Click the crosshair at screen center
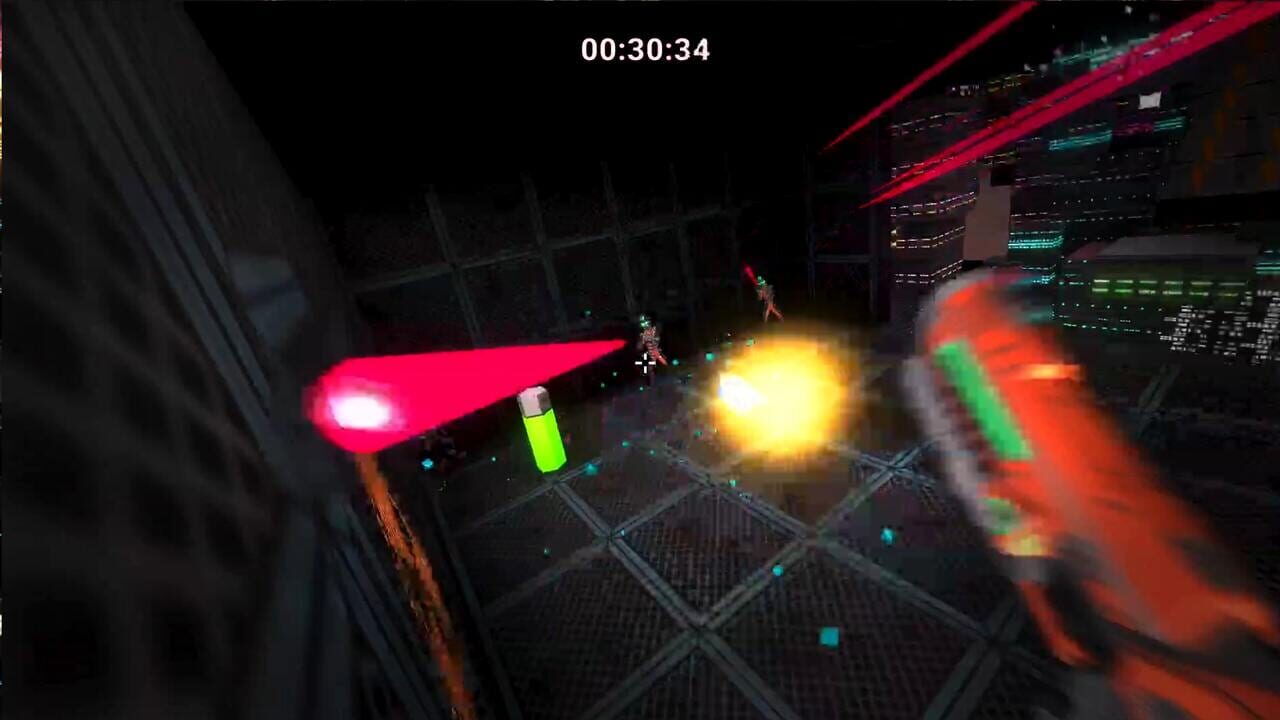Image resolution: width=1280 pixels, height=720 pixels. pyautogui.click(x=644, y=363)
